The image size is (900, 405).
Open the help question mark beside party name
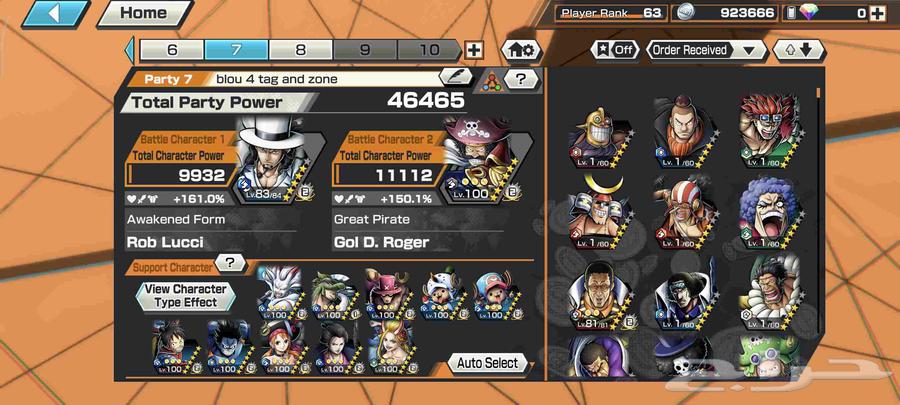pyautogui.click(x=521, y=78)
